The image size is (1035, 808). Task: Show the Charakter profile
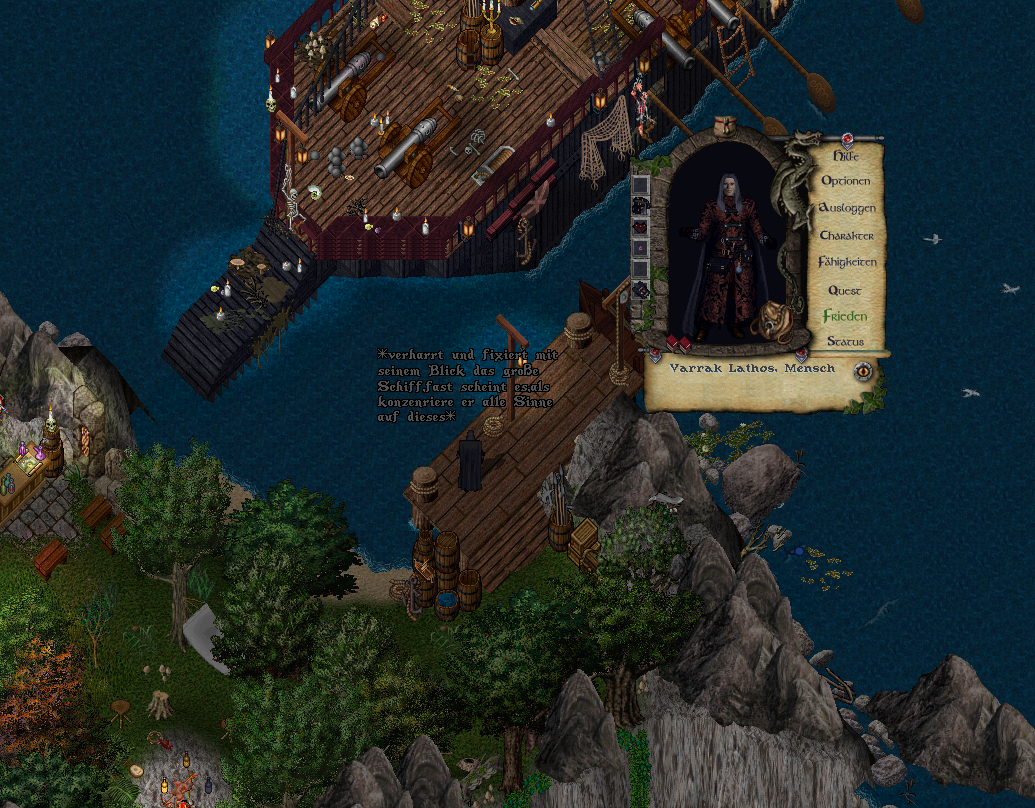847,236
